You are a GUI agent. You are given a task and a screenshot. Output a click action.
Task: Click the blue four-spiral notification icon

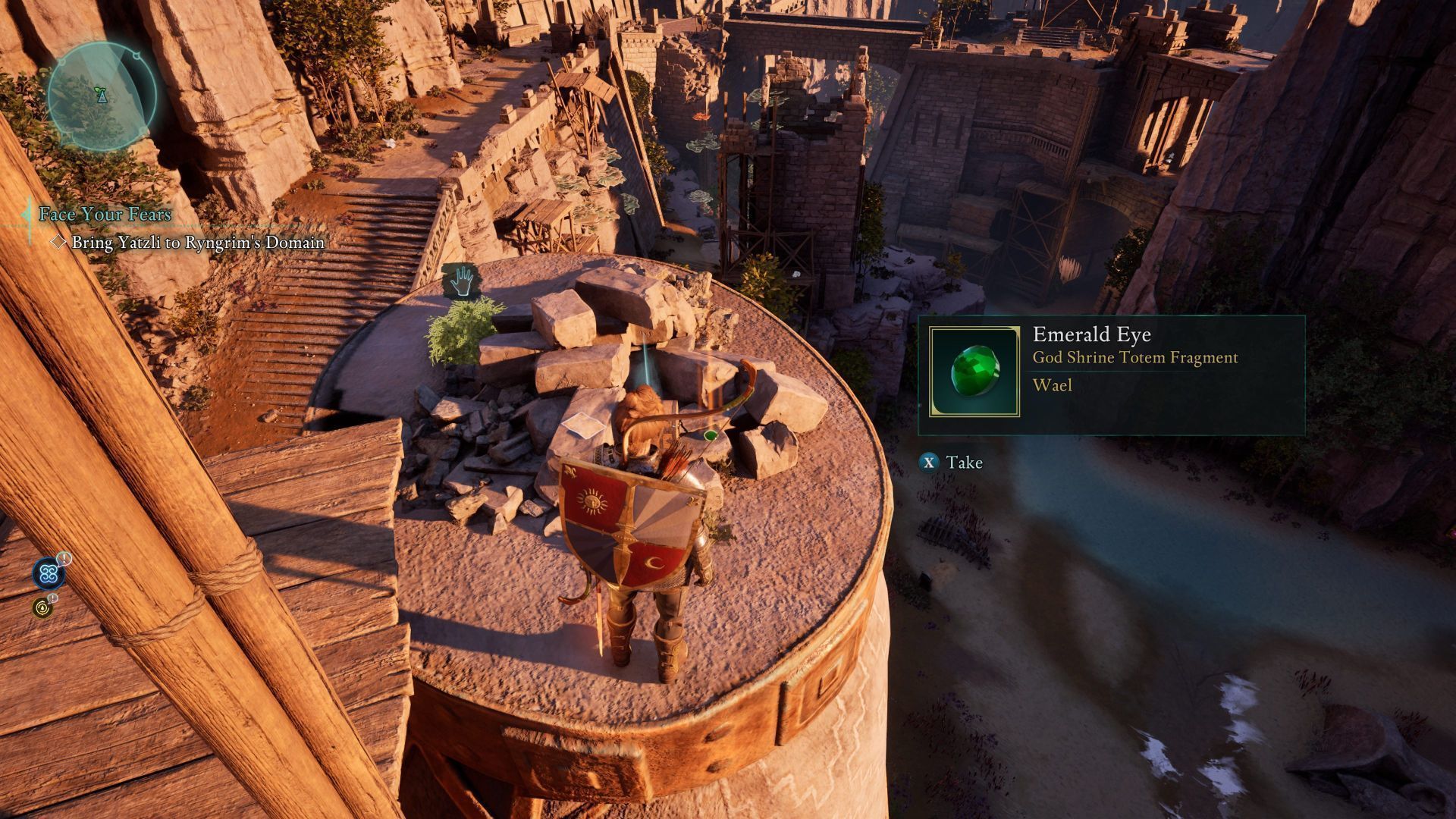[49, 574]
